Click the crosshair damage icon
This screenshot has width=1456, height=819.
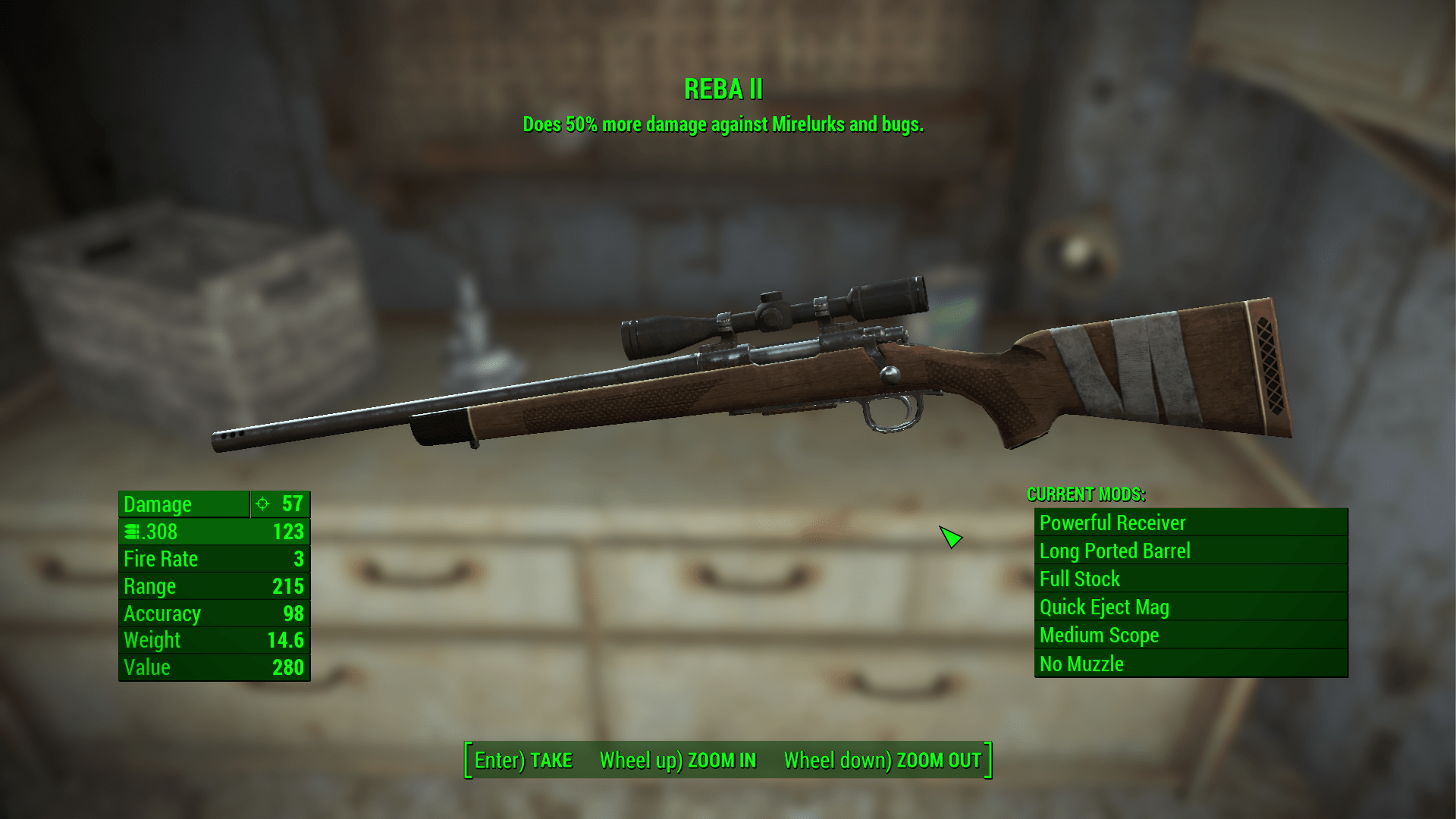(x=262, y=504)
